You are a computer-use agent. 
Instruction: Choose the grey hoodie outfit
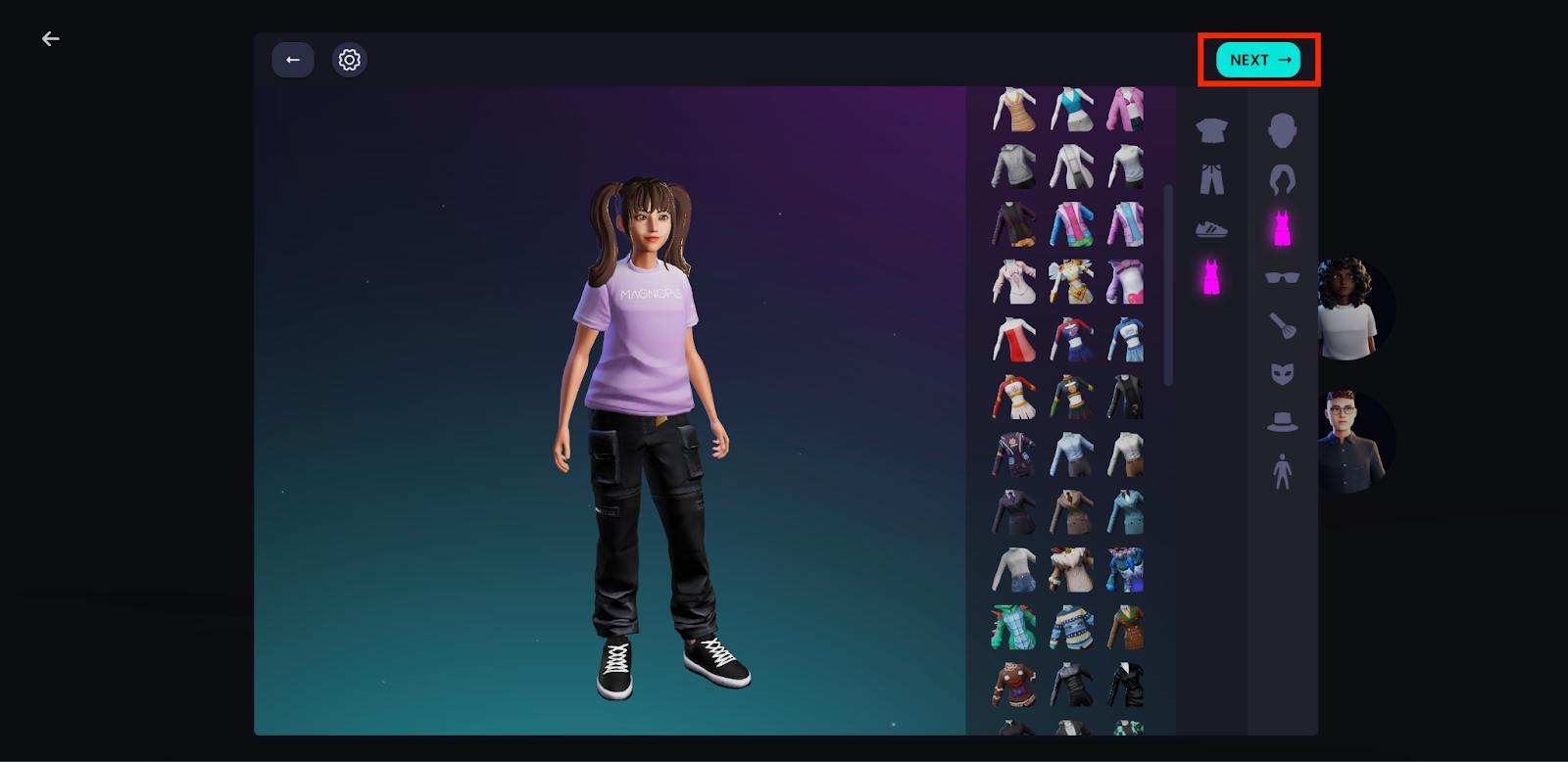(x=1013, y=167)
